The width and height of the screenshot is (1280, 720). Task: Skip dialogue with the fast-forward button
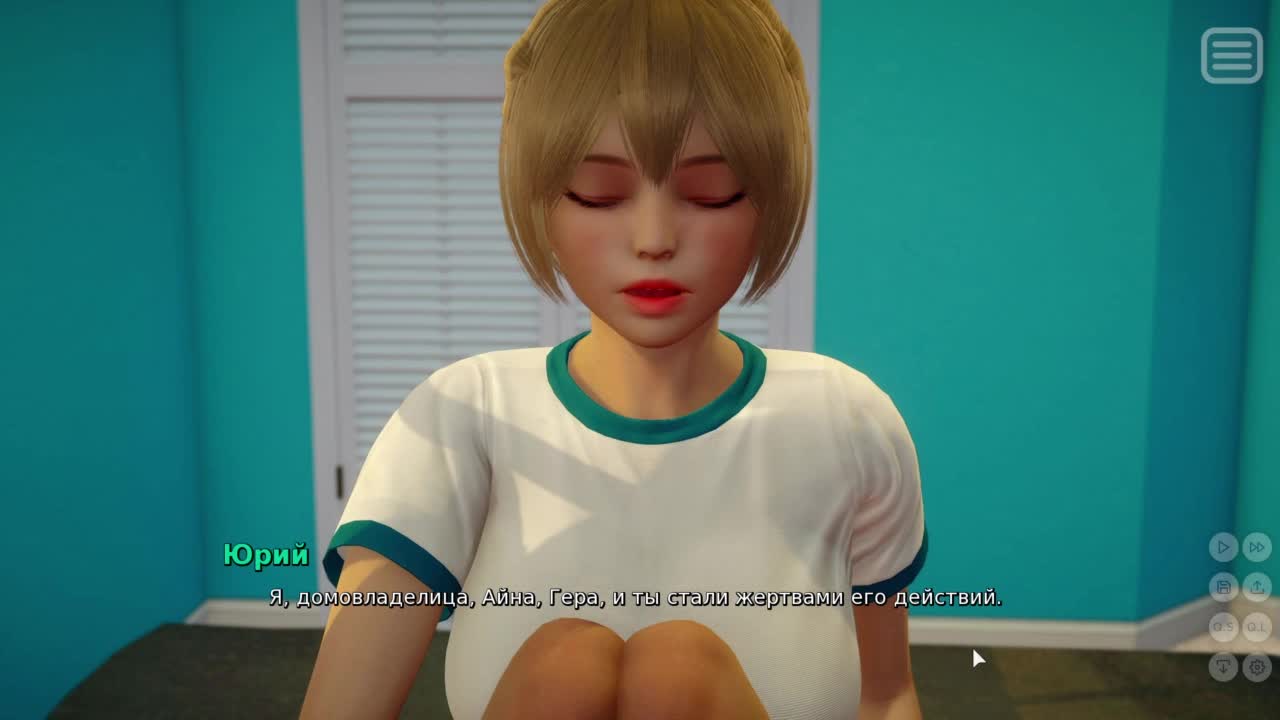1257,547
